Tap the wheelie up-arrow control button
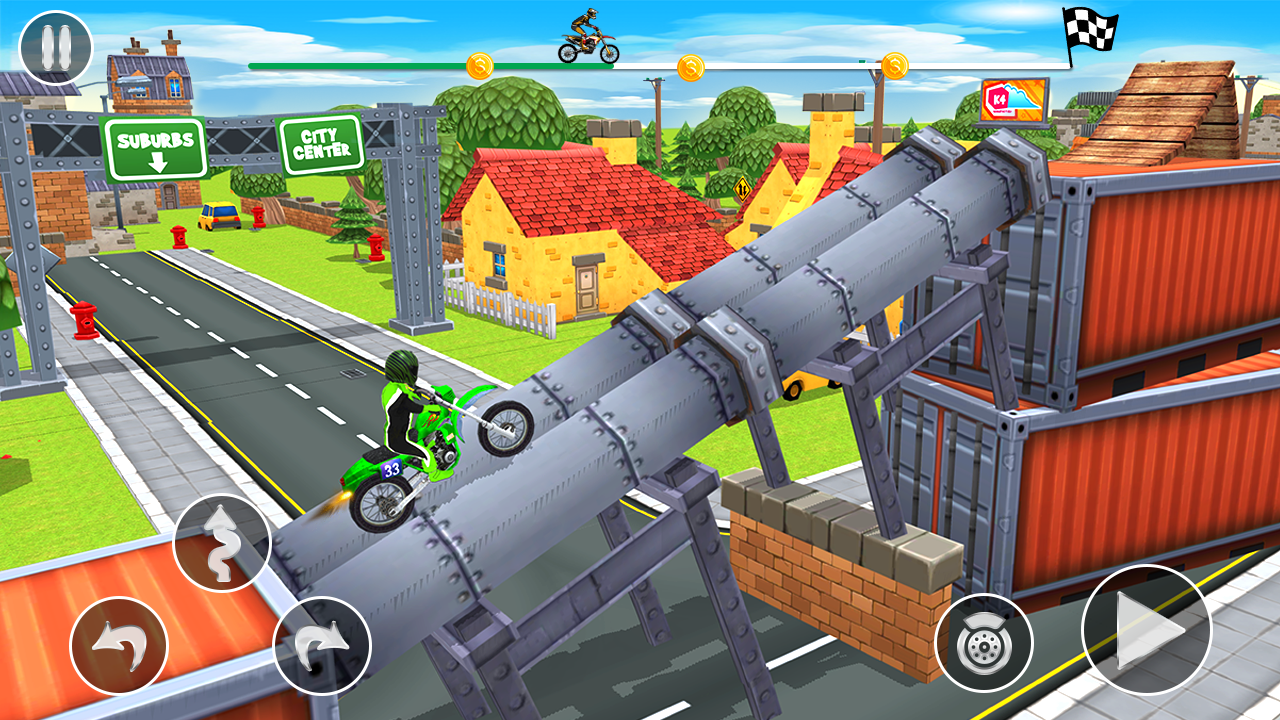Viewport: 1280px width, 720px height. click(x=221, y=543)
